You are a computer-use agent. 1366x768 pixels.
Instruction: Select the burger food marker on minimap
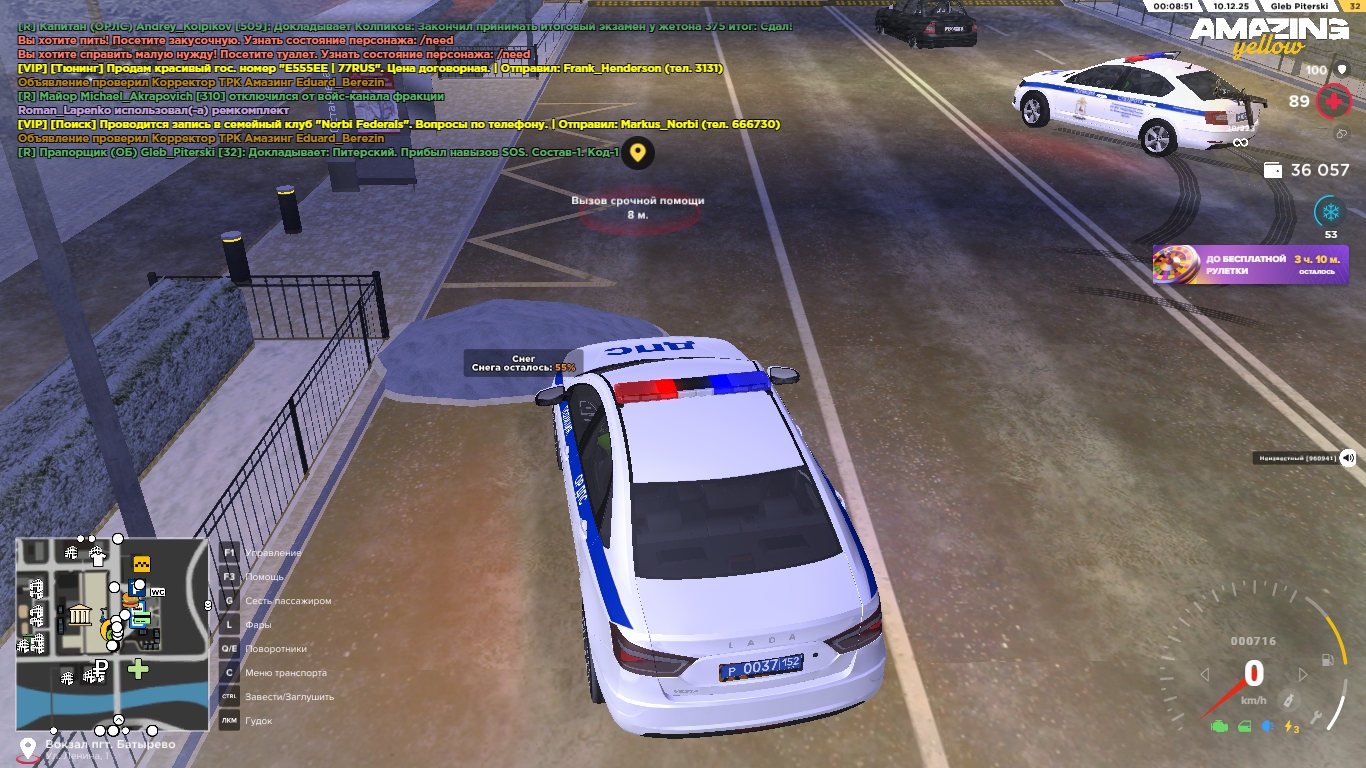tap(130, 602)
